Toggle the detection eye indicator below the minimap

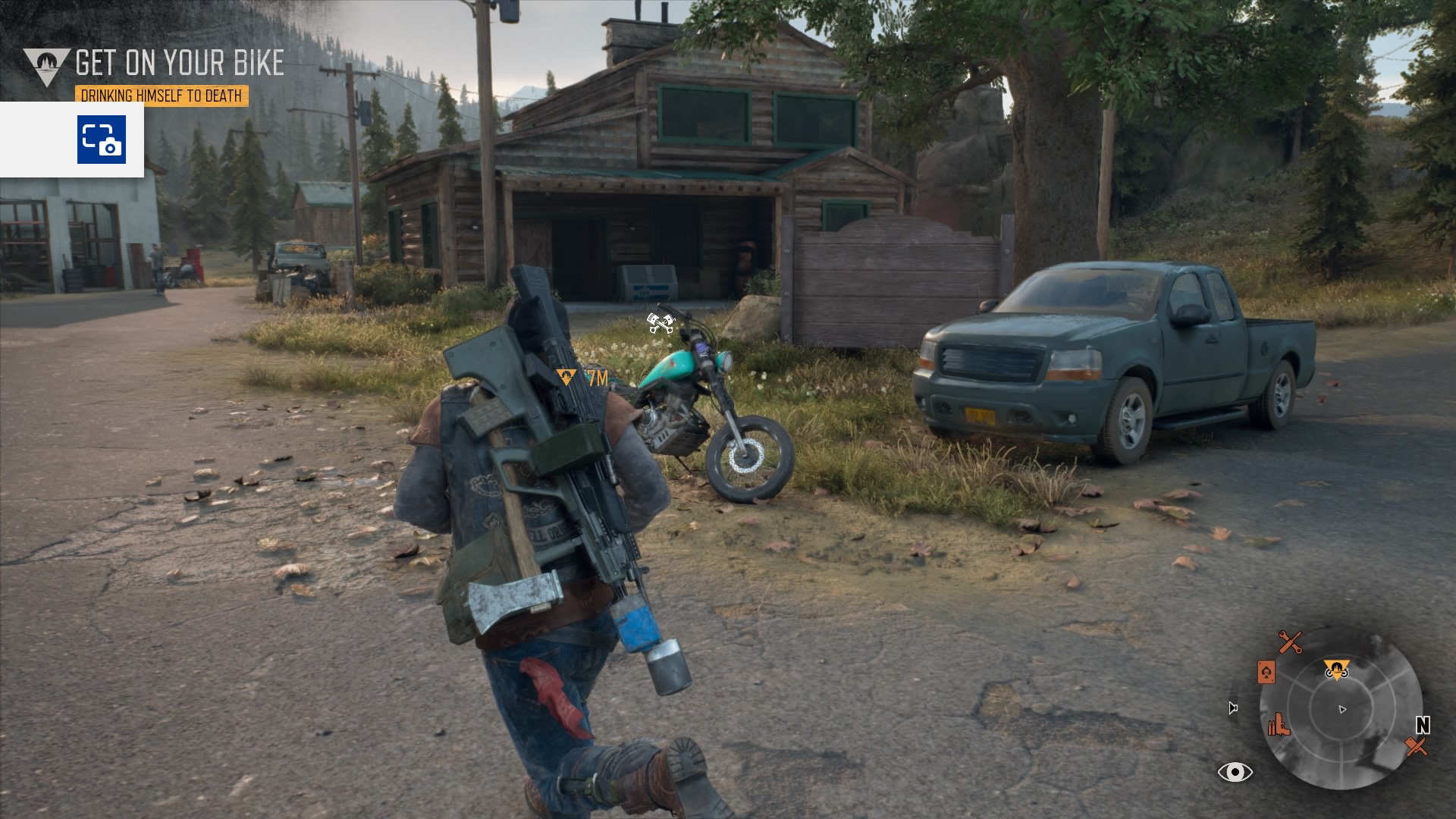point(1236,772)
